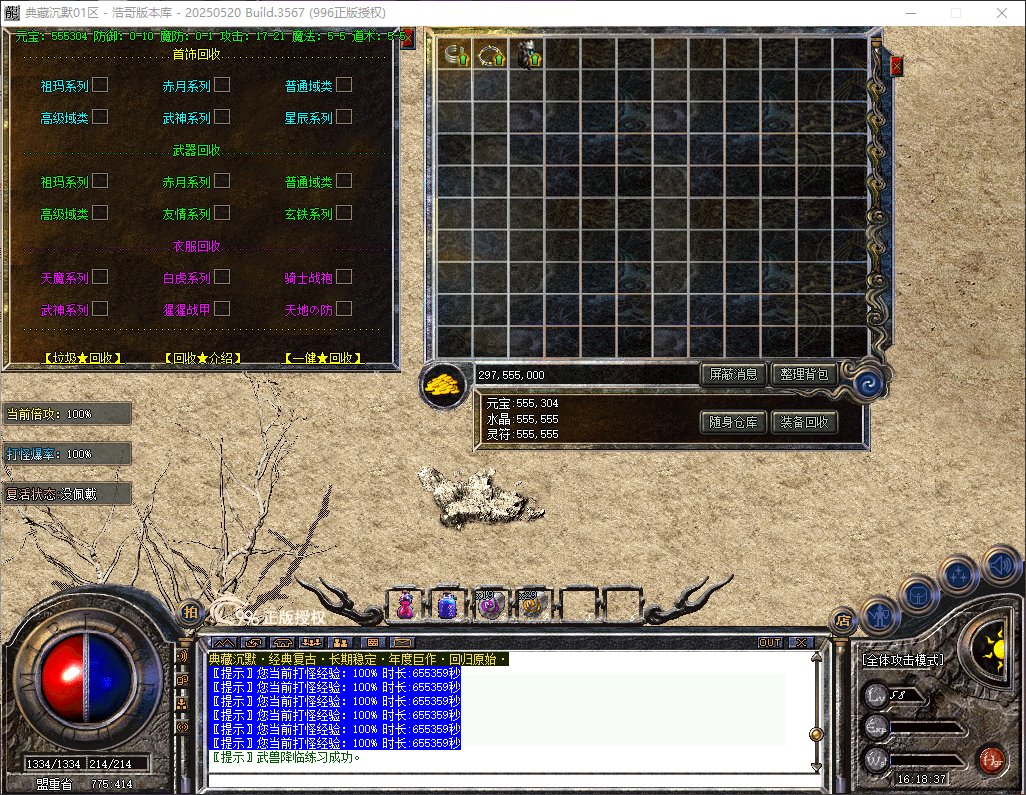Viewport: 1026px width, 795px height.
Task: Open the 随身仓库 portable warehouse
Action: (733, 422)
